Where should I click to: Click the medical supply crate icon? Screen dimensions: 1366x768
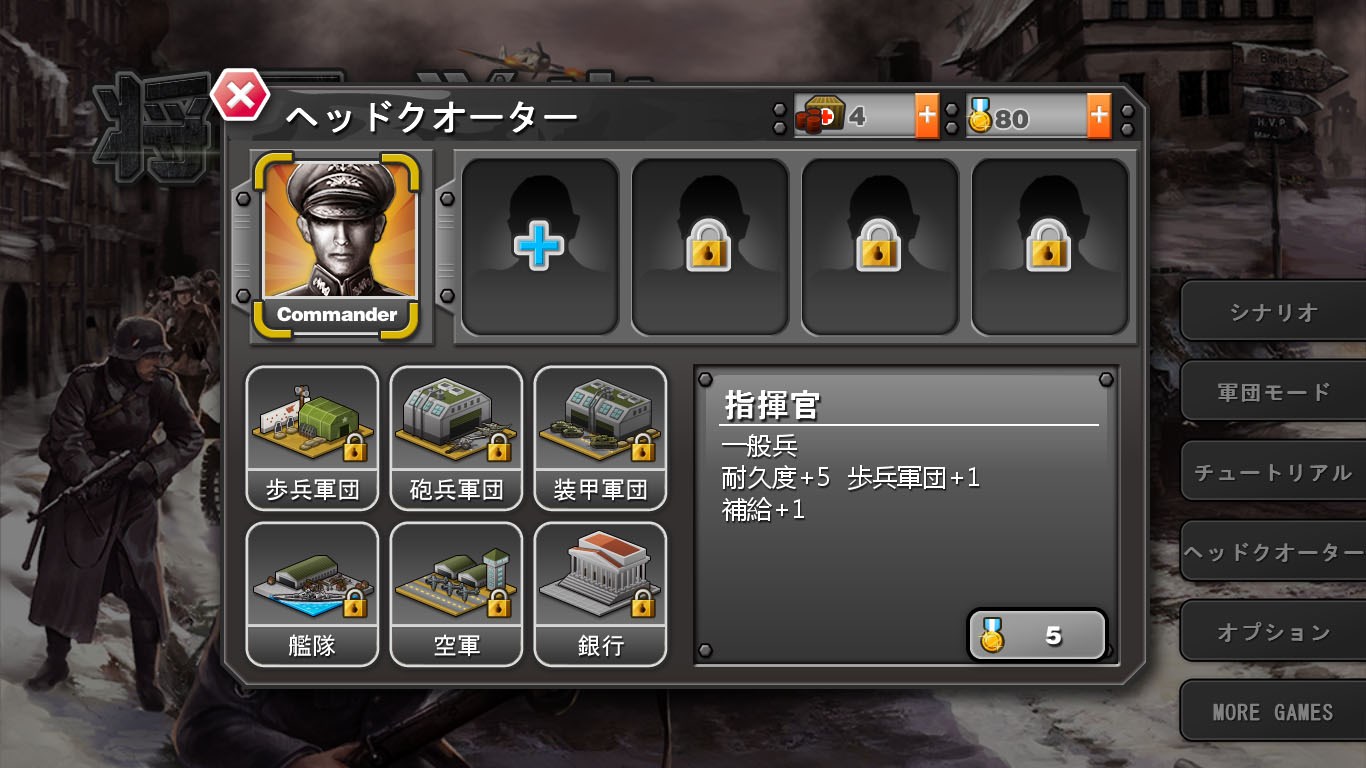point(818,116)
